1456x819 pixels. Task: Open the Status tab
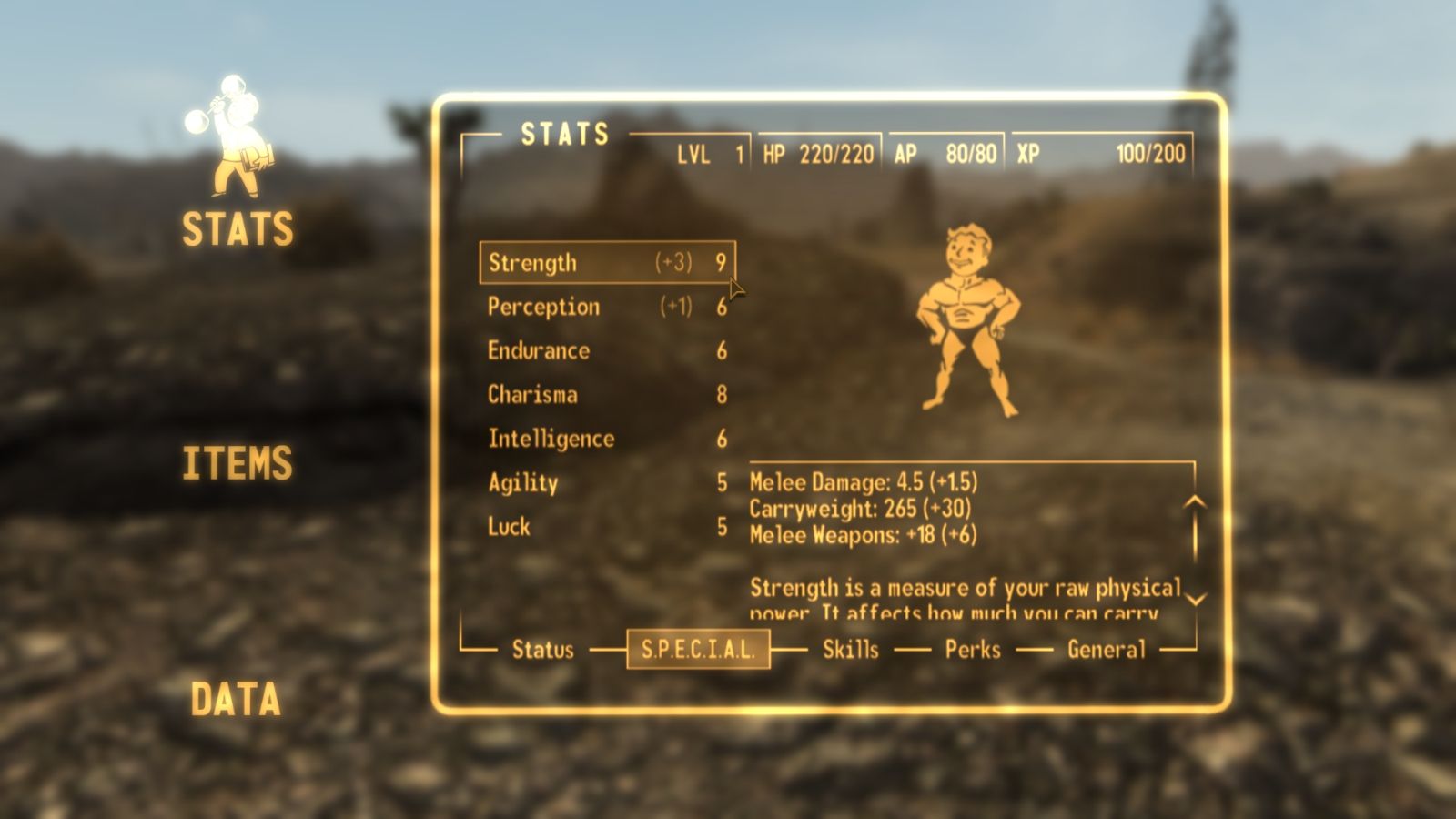tap(546, 649)
